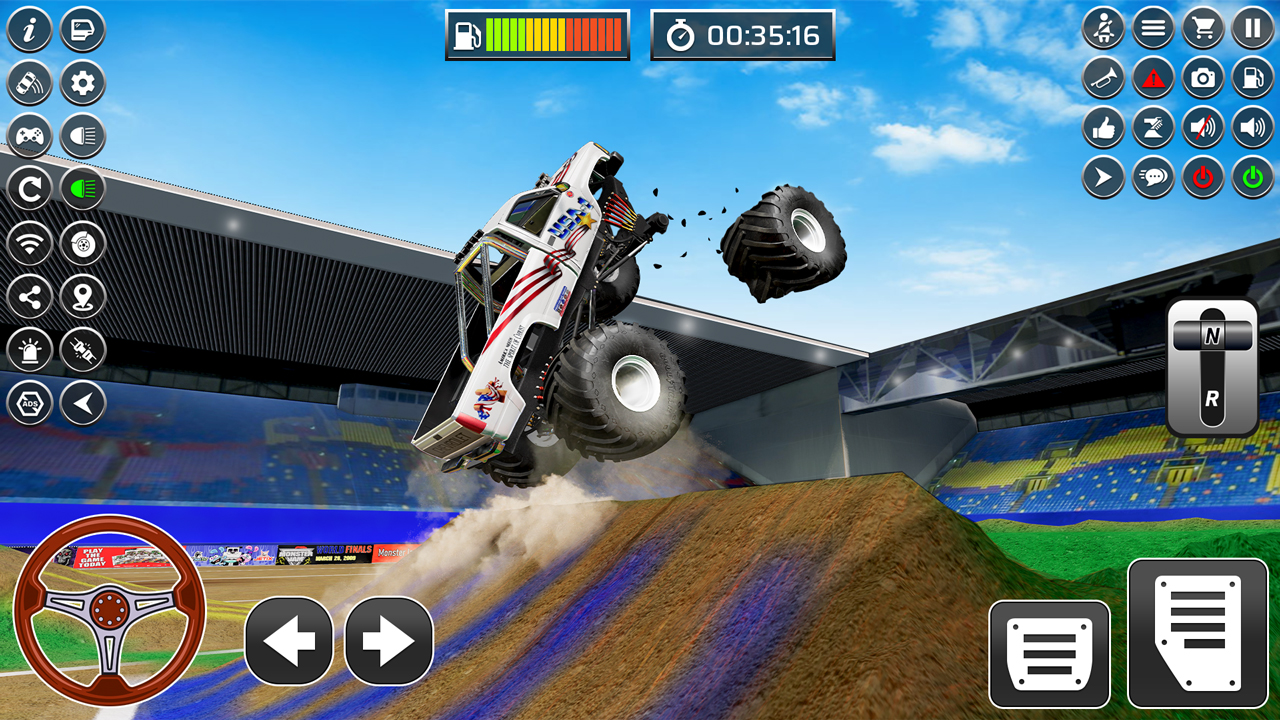Give a thumbs up rating

point(1103,128)
